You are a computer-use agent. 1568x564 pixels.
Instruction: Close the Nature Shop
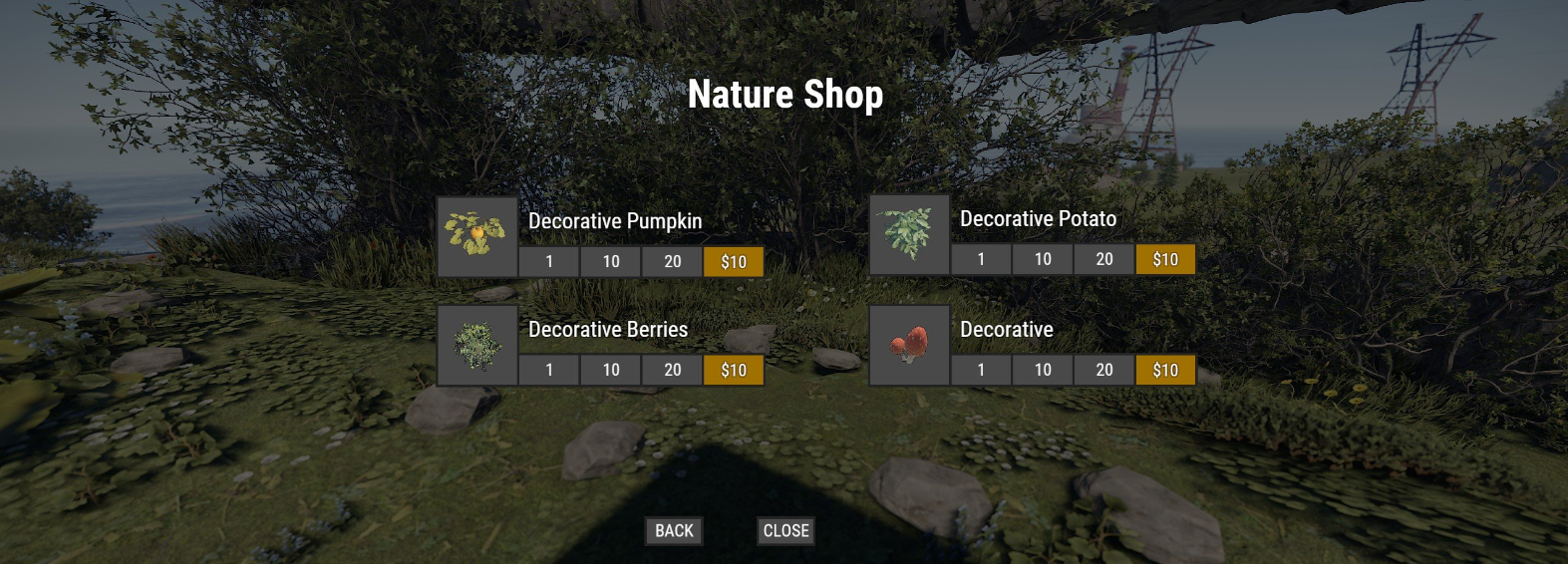coord(785,531)
